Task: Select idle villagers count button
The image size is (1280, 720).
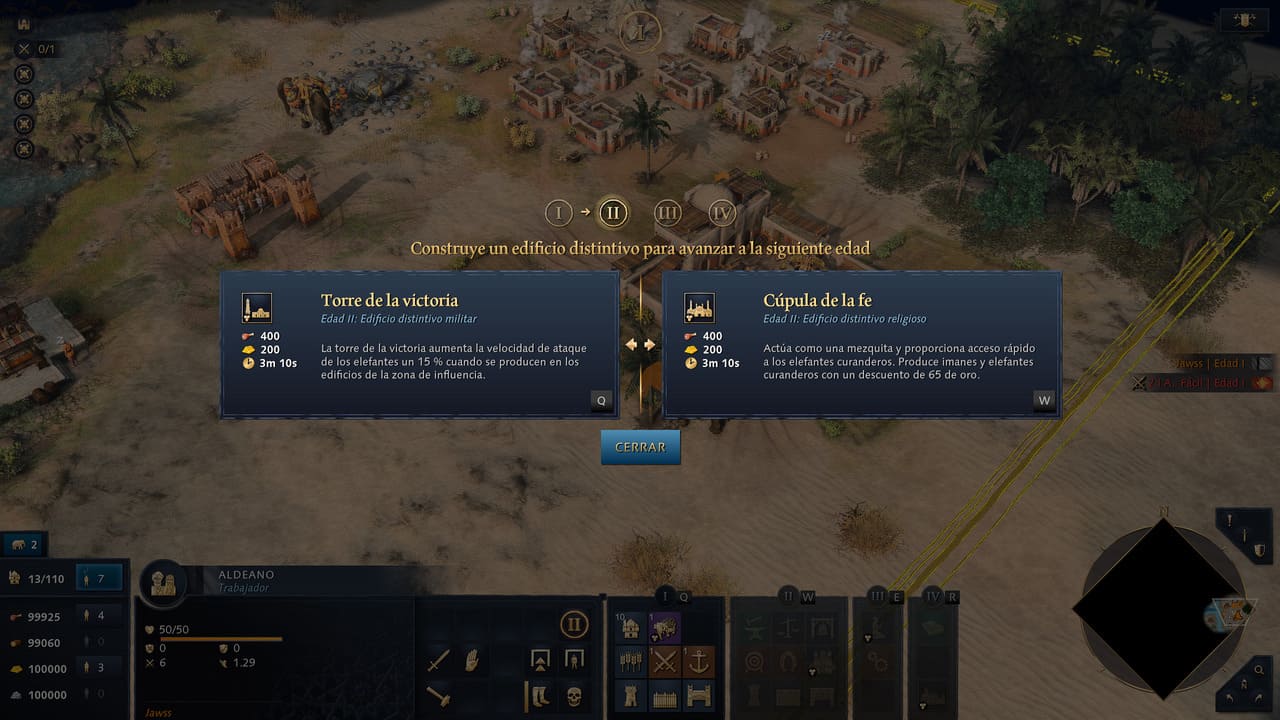Action: (x=98, y=577)
